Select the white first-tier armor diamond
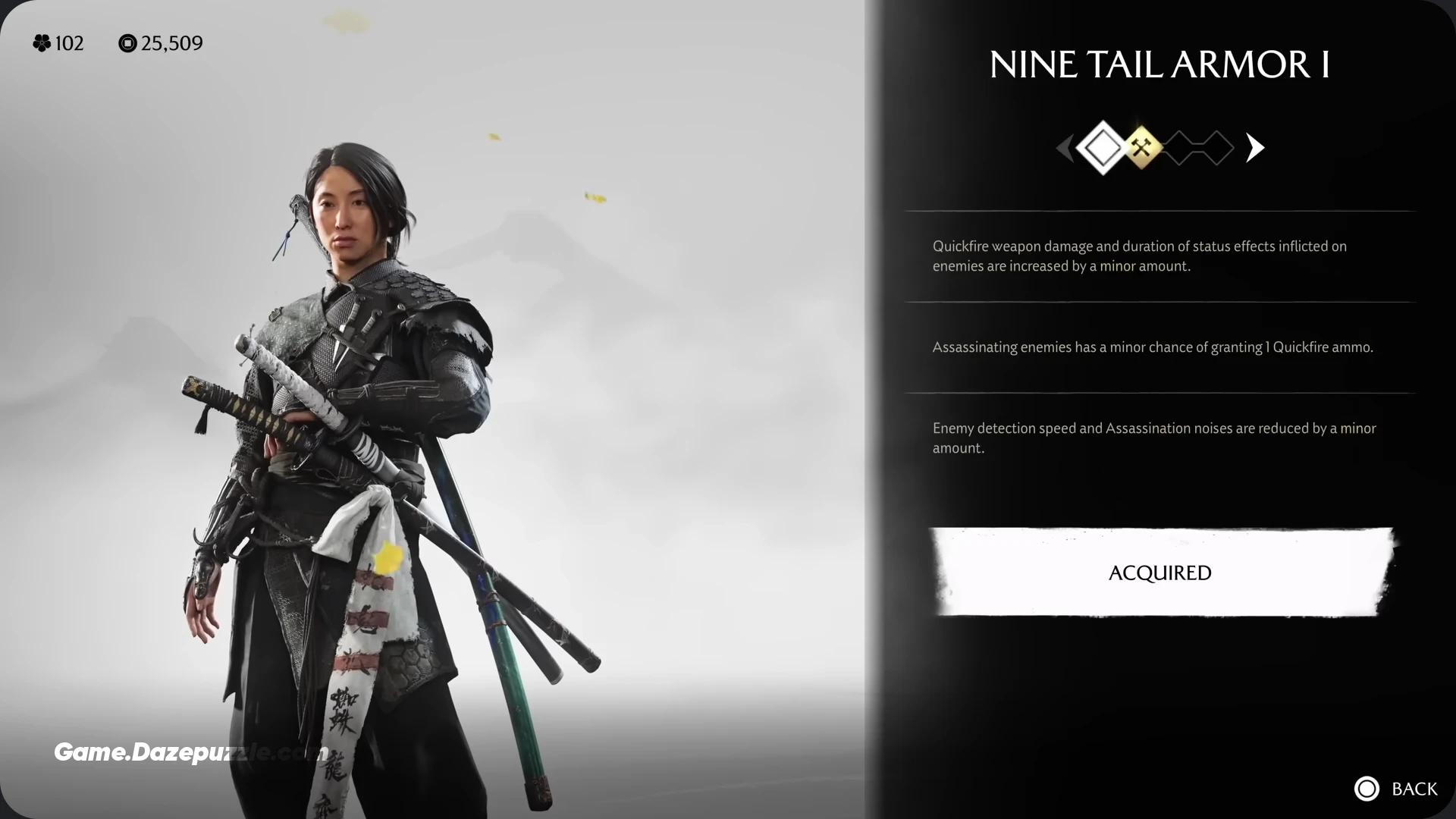 (1103, 148)
